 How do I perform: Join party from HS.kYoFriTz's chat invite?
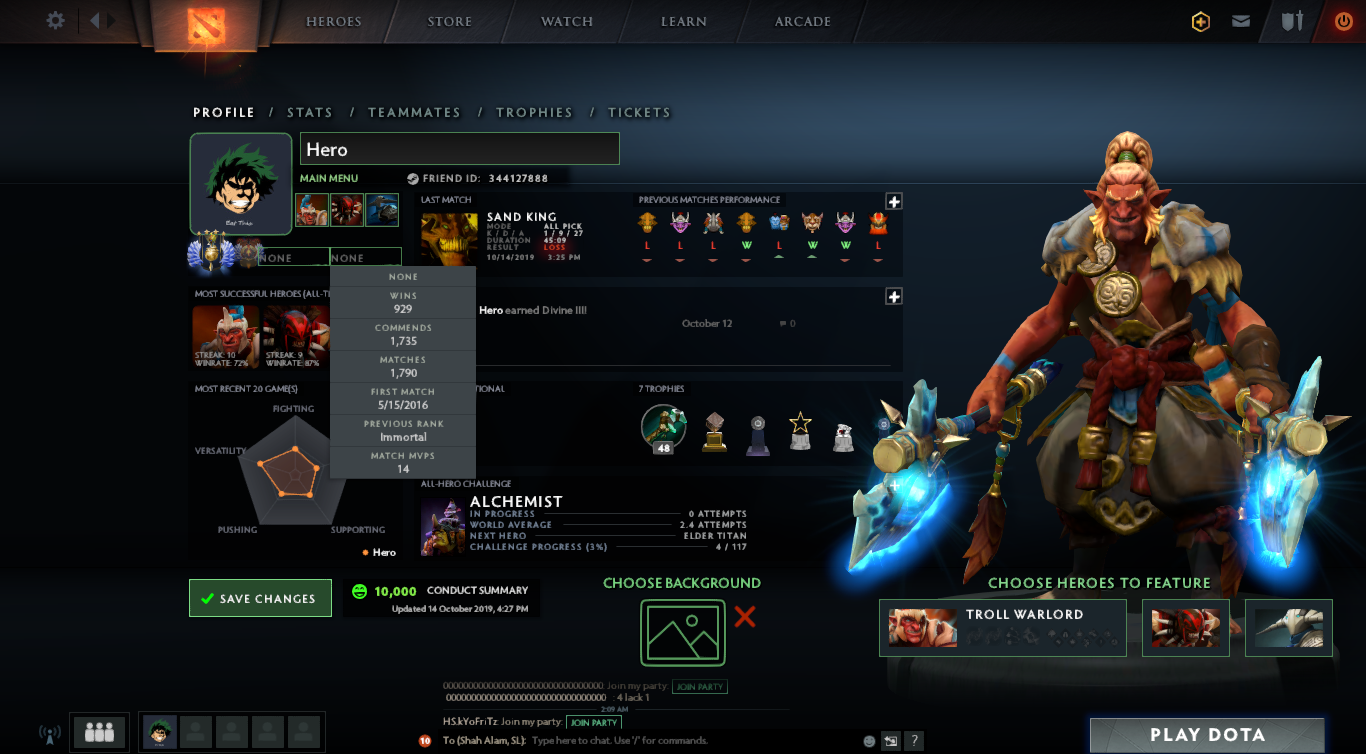click(x=593, y=722)
